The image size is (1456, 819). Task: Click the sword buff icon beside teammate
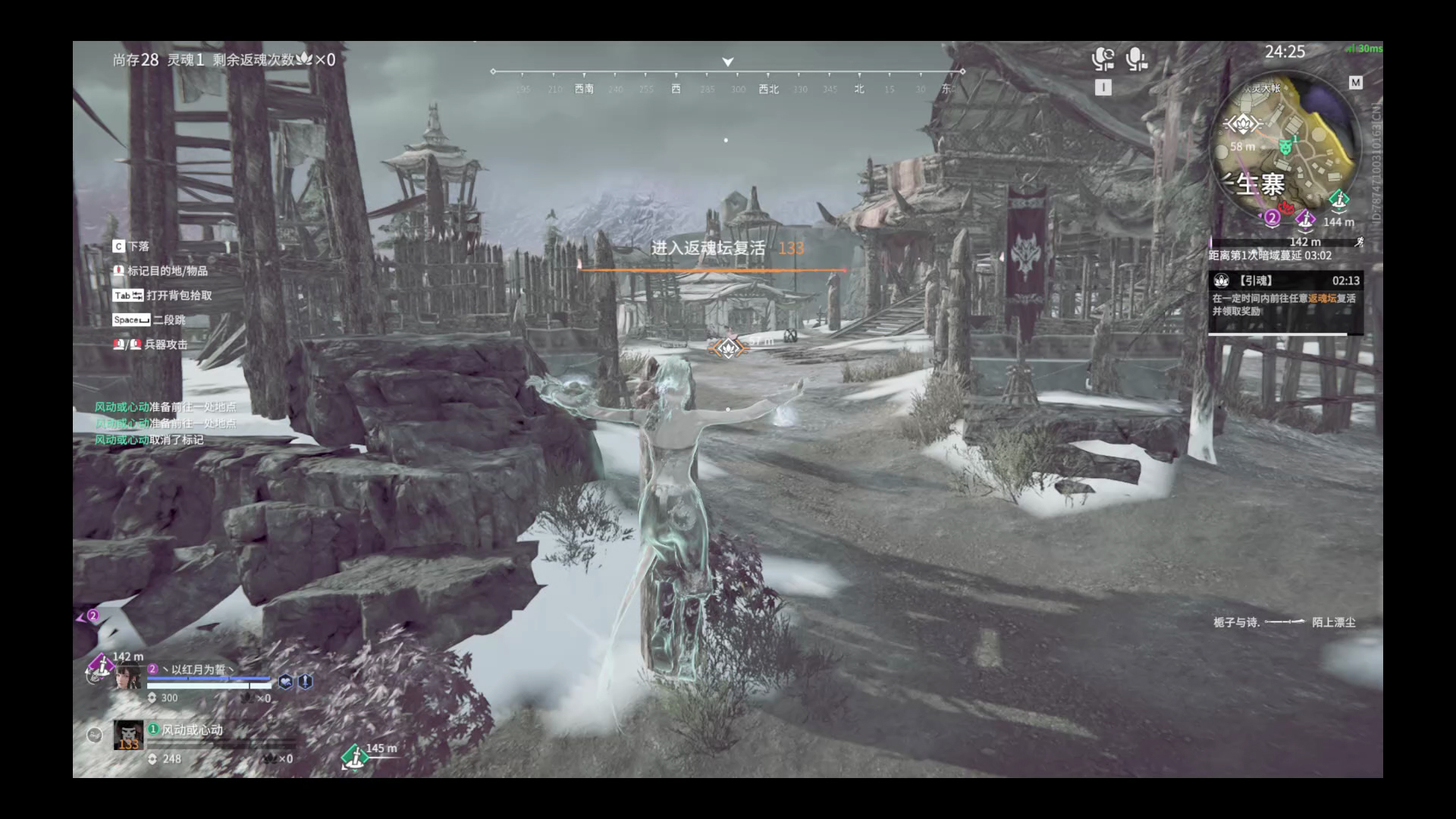305,681
